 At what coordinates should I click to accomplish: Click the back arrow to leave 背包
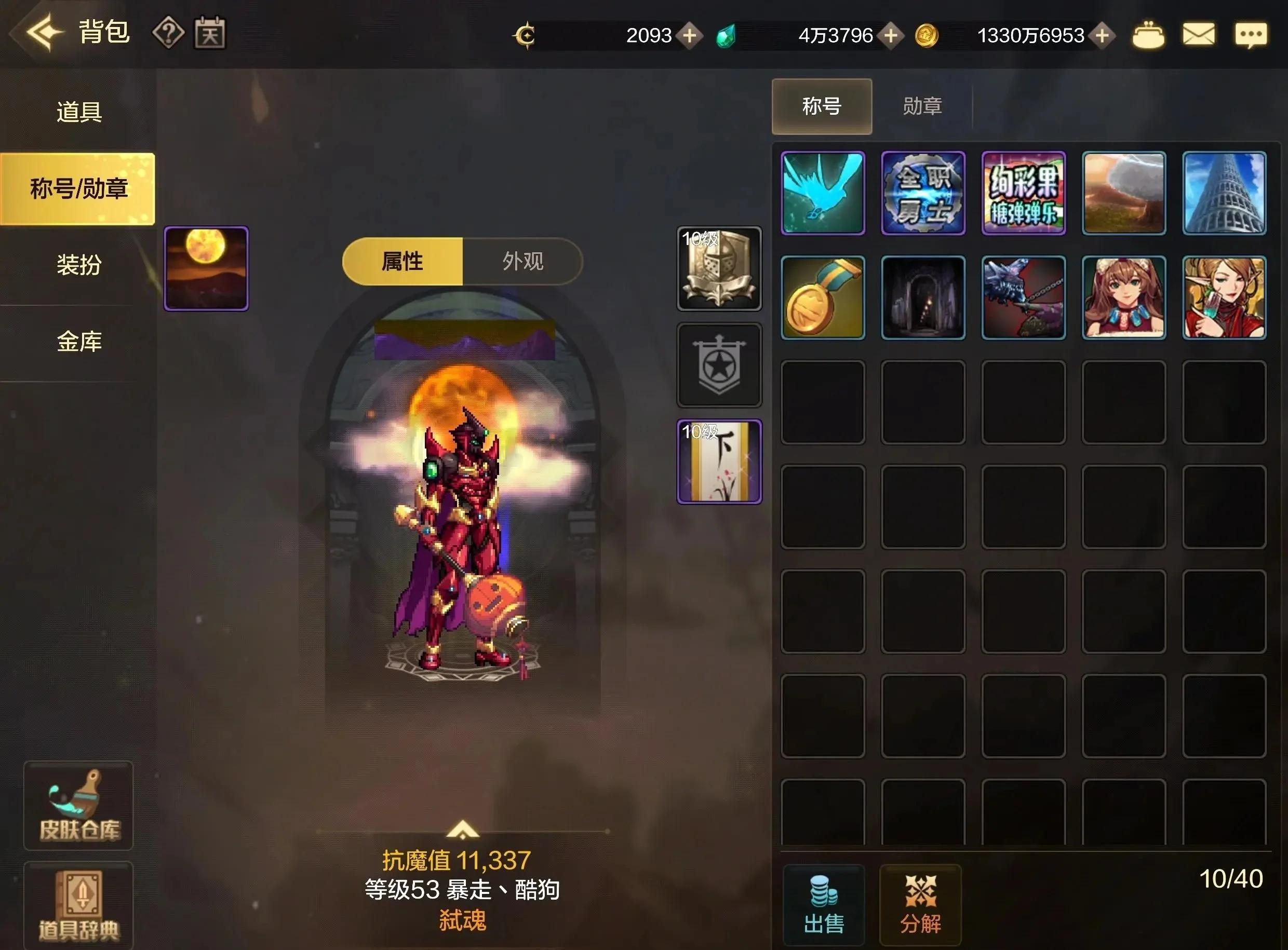(43, 33)
